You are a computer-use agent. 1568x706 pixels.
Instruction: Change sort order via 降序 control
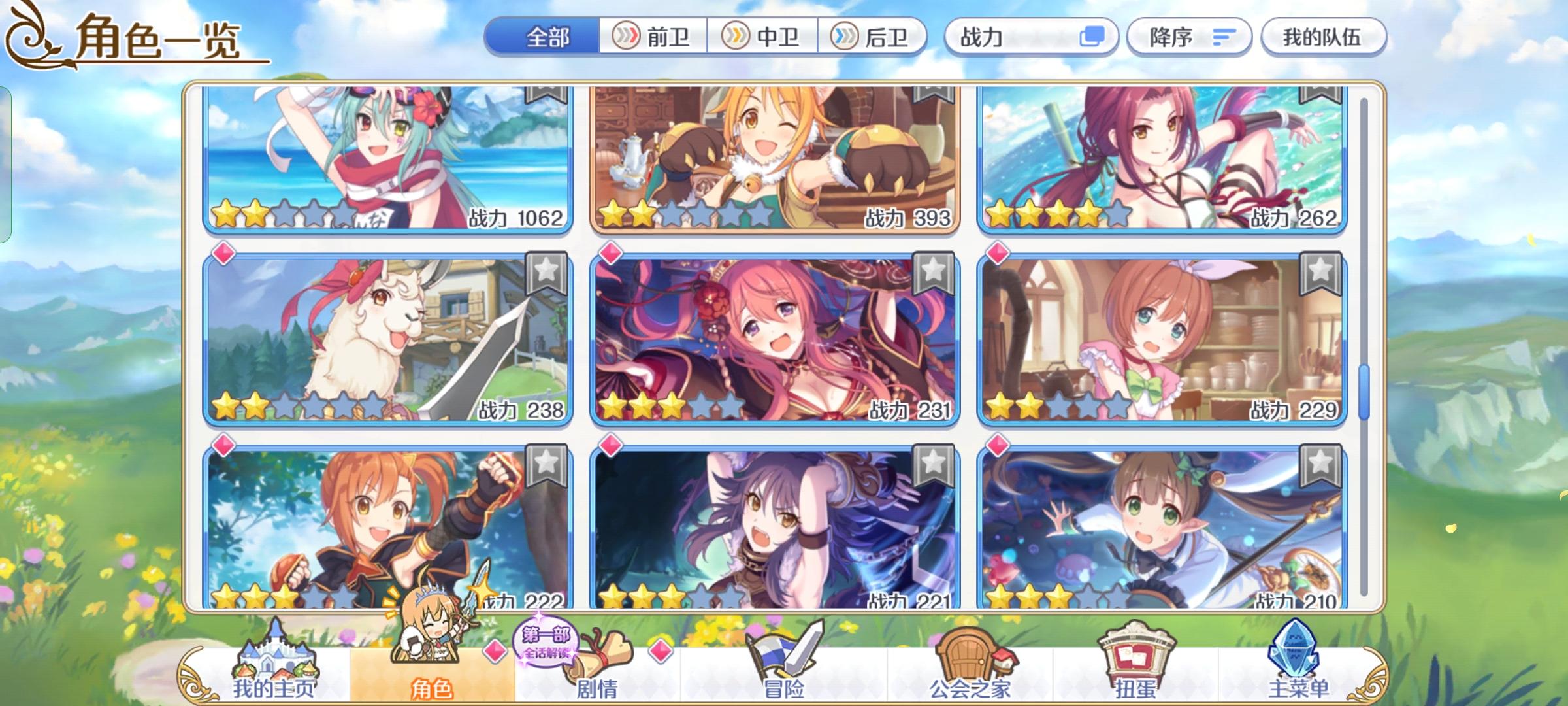point(1190,37)
